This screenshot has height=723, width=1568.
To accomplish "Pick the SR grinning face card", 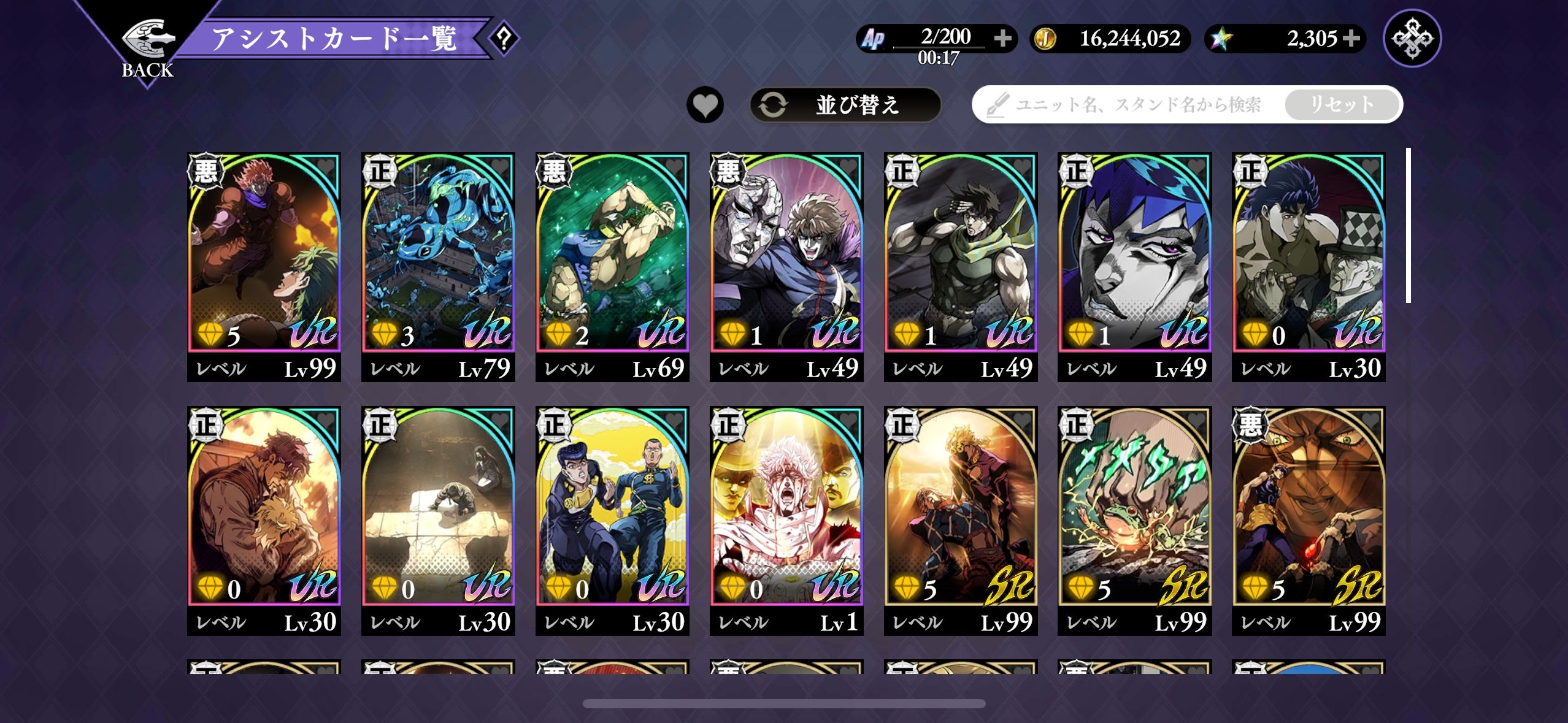I will pyautogui.click(x=1309, y=511).
